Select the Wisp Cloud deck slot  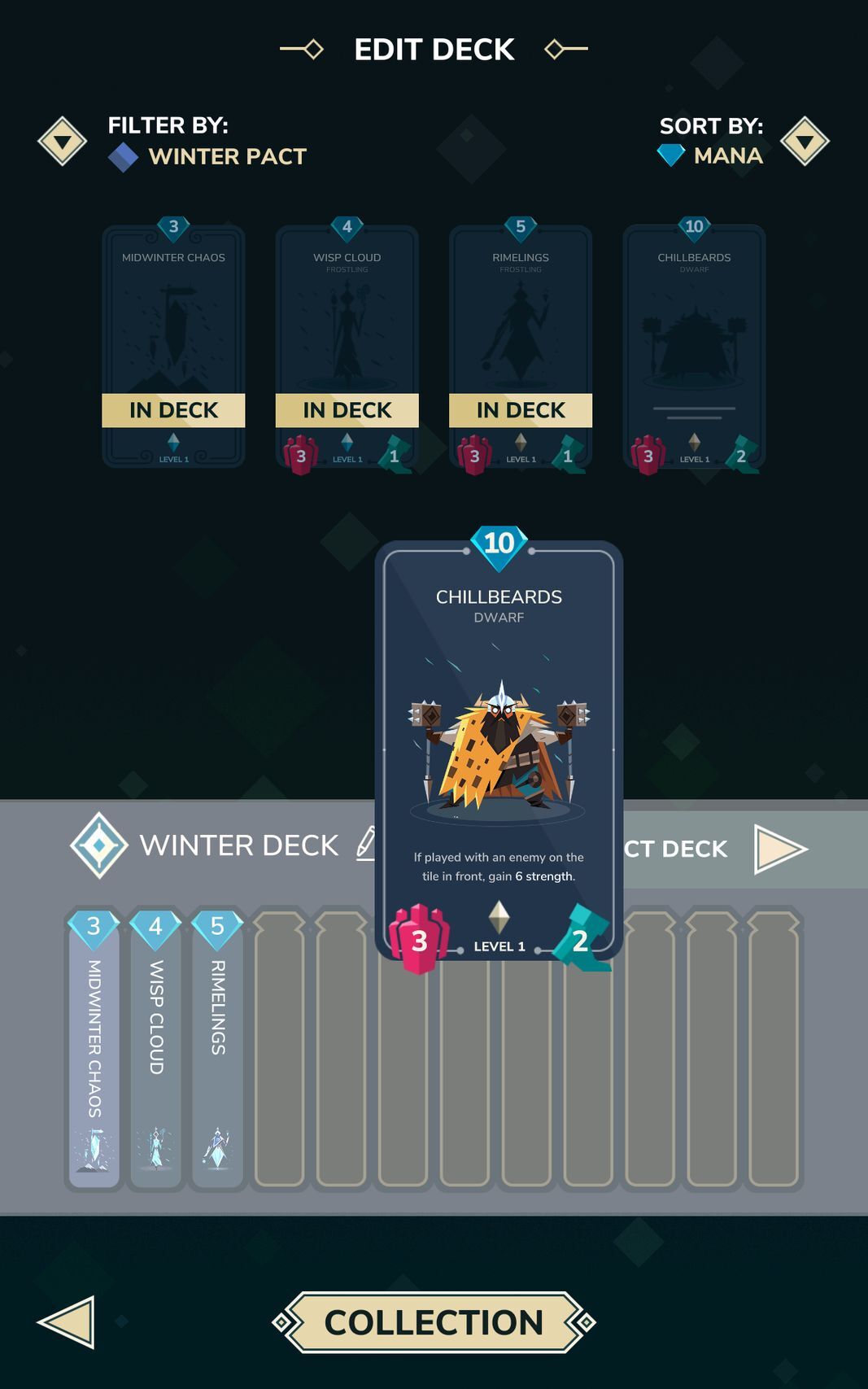click(155, 1048)
